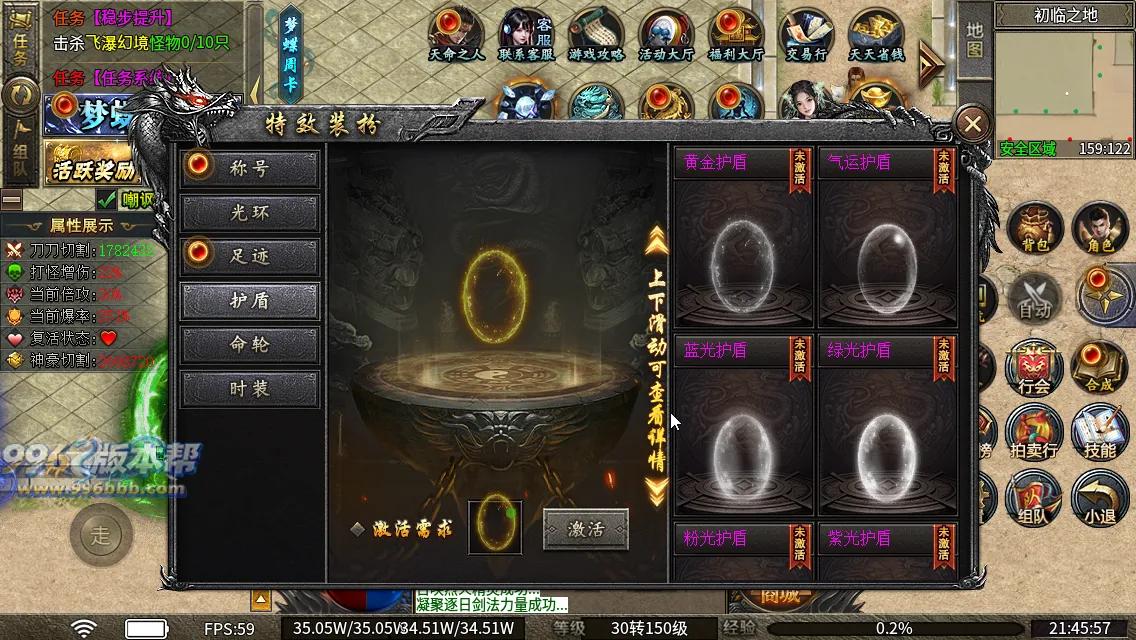The height and width of the screenshot is (640, 1136).
Task: Click the 激活 button
Action: click(586, 529)
